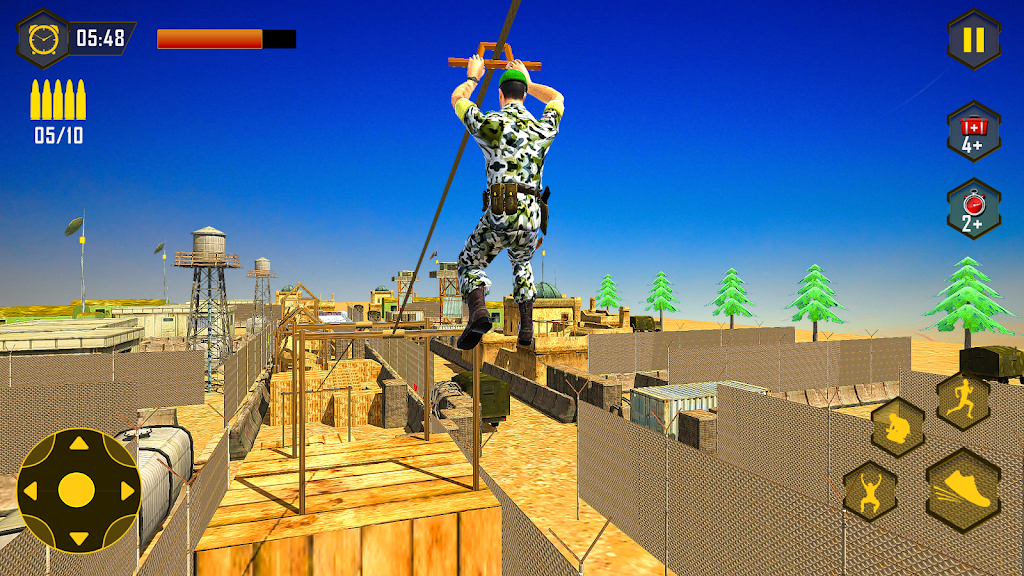Activate the red stopwatch time bonus
Image resolution: width=1024 pixels, height=576 pixels.
pyautogui.click(x=973, y=208)
